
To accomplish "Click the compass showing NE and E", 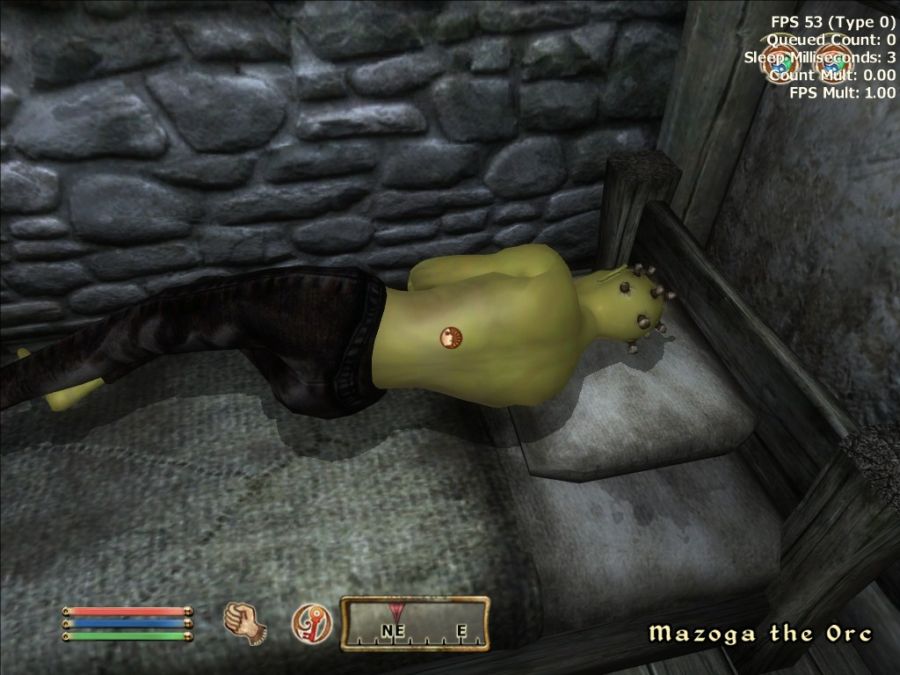I will point(414,623).
